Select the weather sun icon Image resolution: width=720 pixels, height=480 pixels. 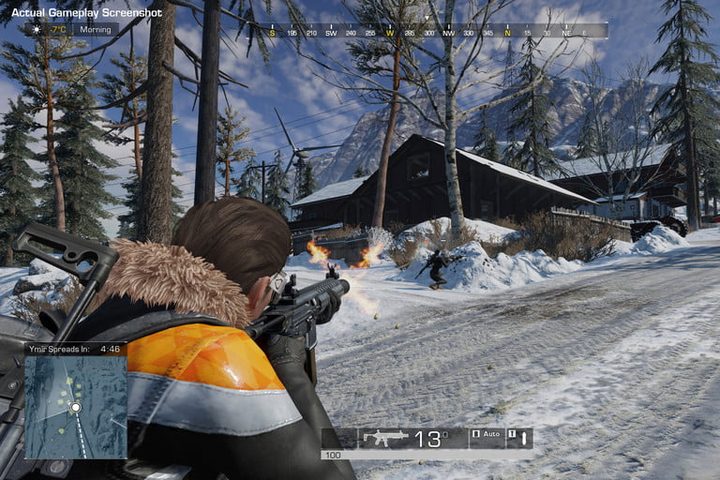tap(37, 30)
